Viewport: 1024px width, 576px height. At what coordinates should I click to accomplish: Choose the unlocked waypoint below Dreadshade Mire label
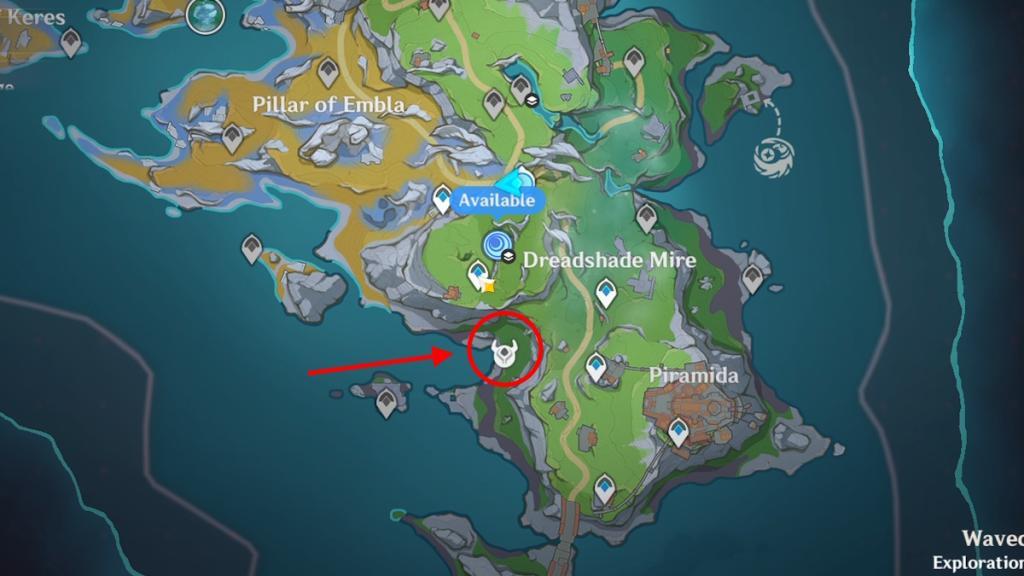(x=605, y=292)
